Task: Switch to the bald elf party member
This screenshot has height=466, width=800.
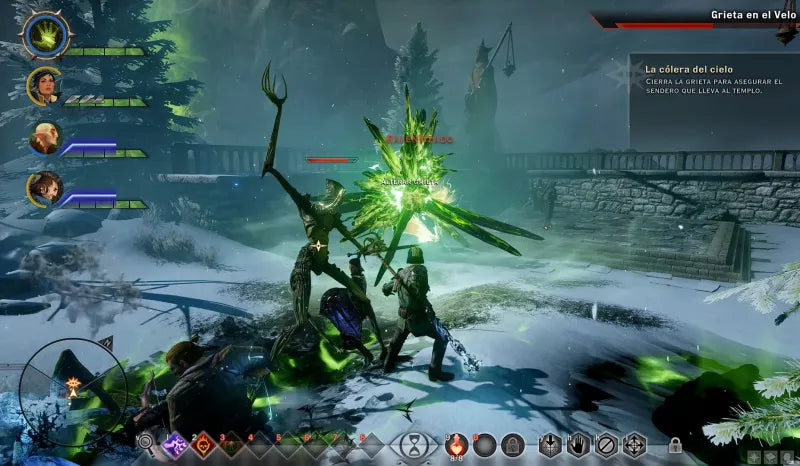Action: (45, 138)
